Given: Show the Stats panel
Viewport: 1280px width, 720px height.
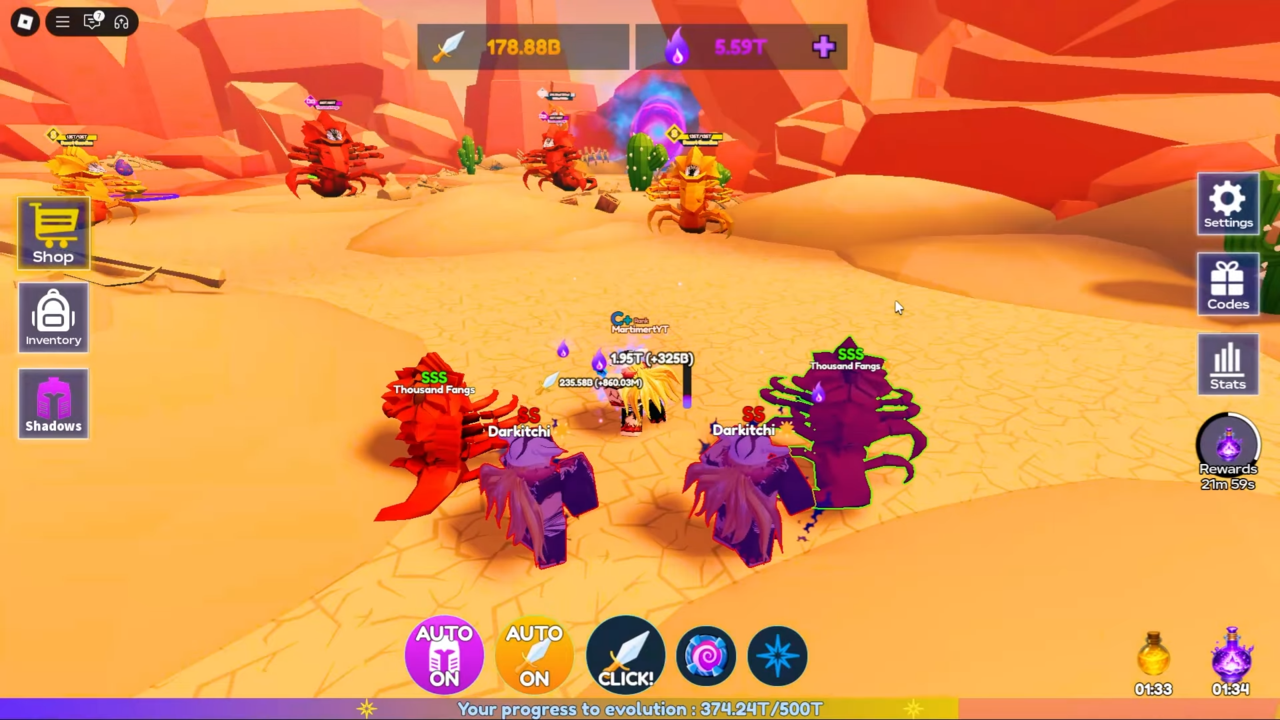Looking at the screenshot, I should 1228,364.
